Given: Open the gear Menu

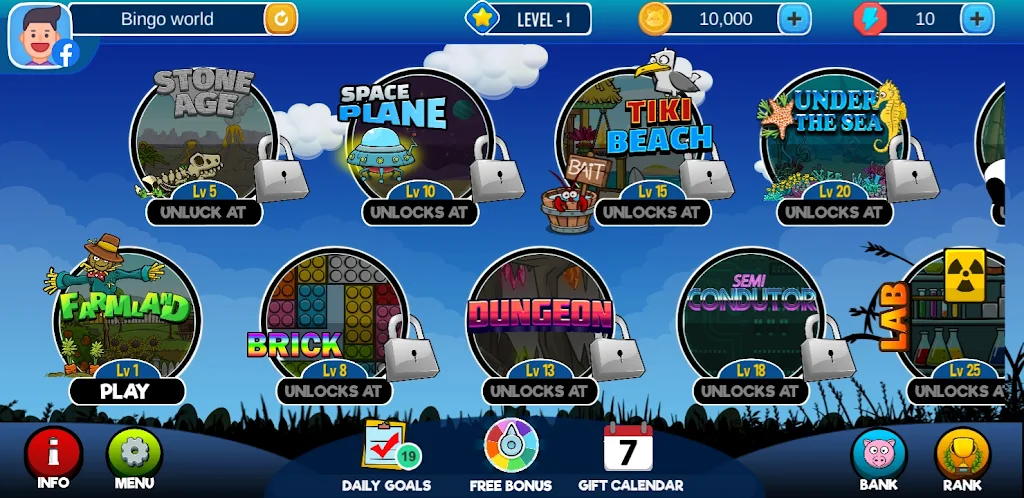Looking at the screenshot, I should coord(134,453).
